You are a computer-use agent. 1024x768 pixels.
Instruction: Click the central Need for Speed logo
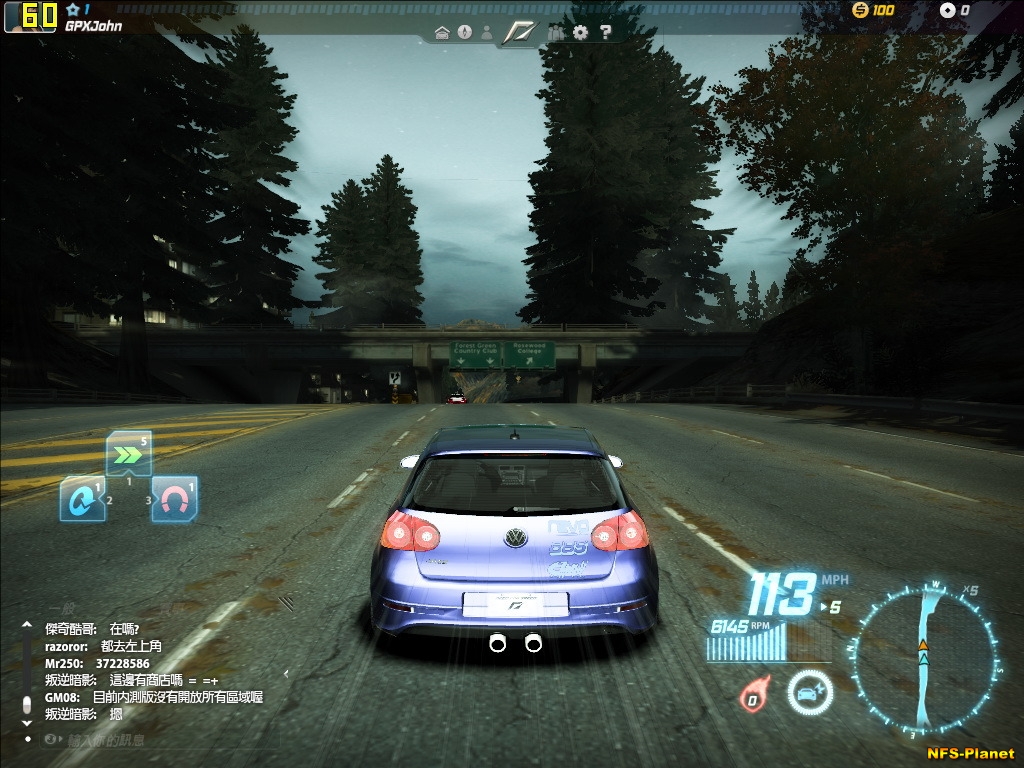point(520,33)
